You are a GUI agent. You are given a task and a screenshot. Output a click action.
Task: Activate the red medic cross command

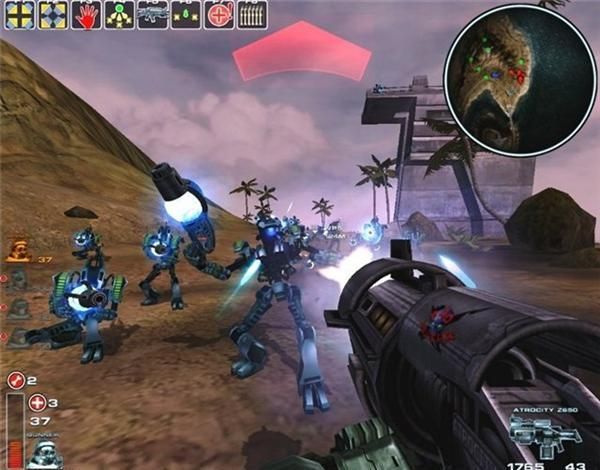219,15
